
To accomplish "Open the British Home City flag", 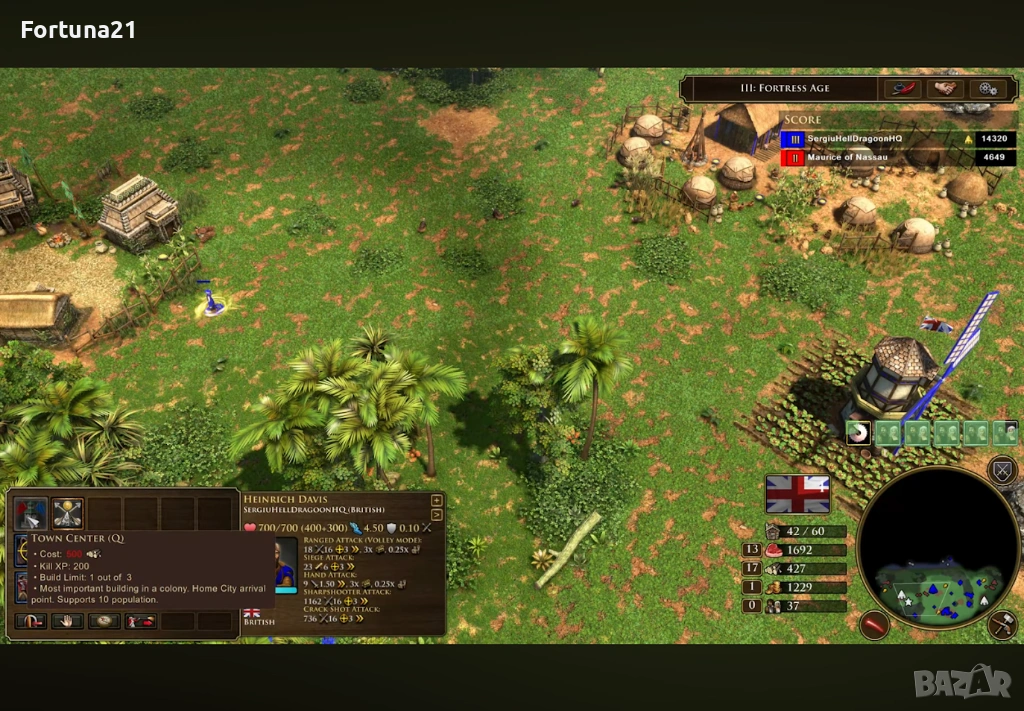I will pyautogui.click(x=797, y=493).
